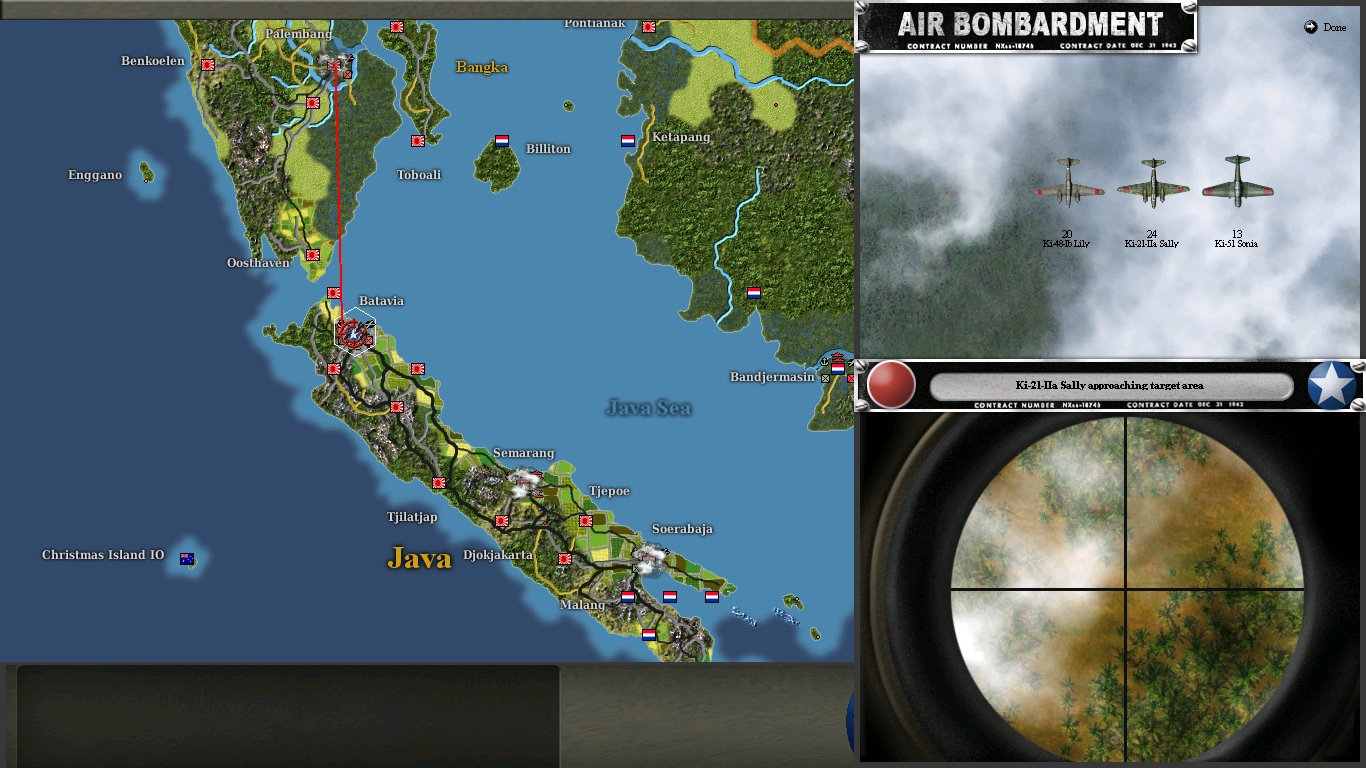Viewport: 1366px width, 768px height.
Task: Select the Ki-51 Sonia aircraft icon
Action: (x=1237, y=185)
